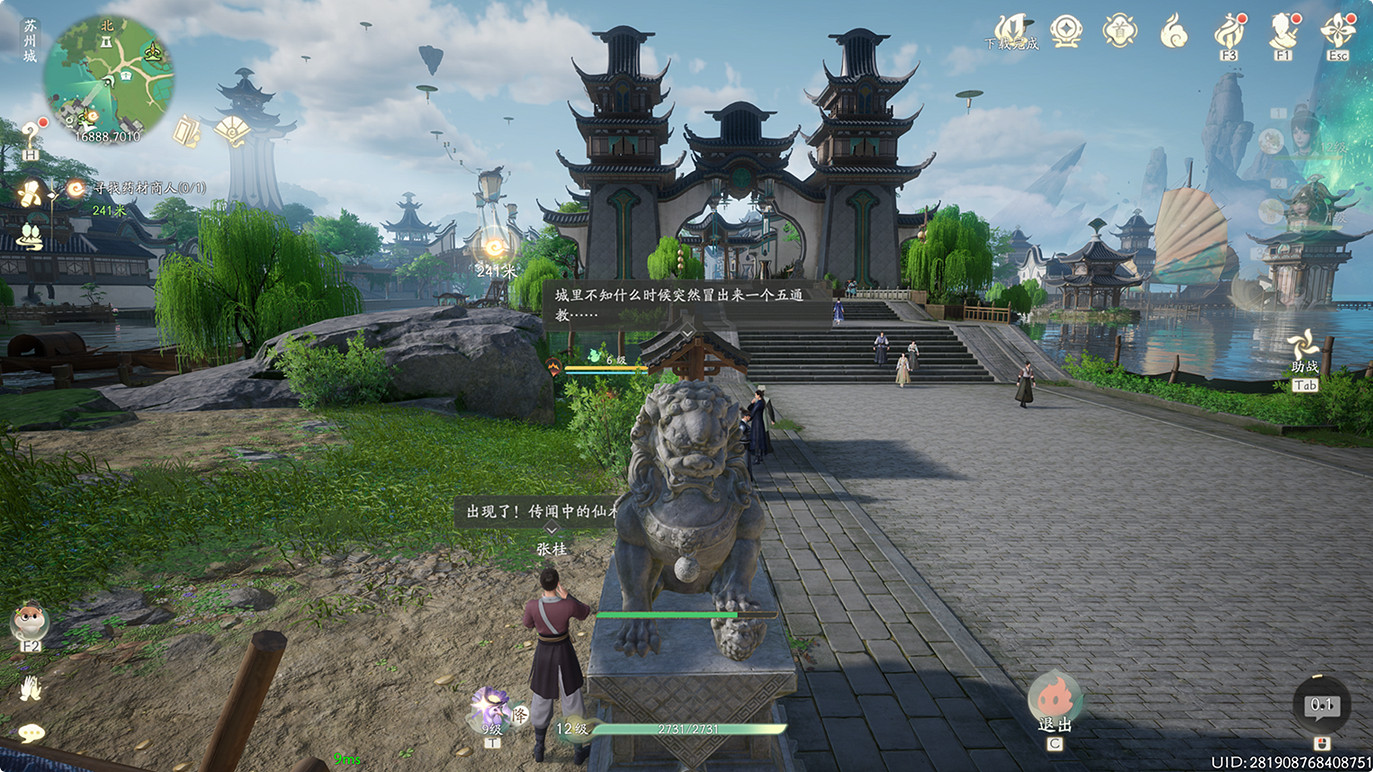Click the twin gourds icon

coord(31,237)
